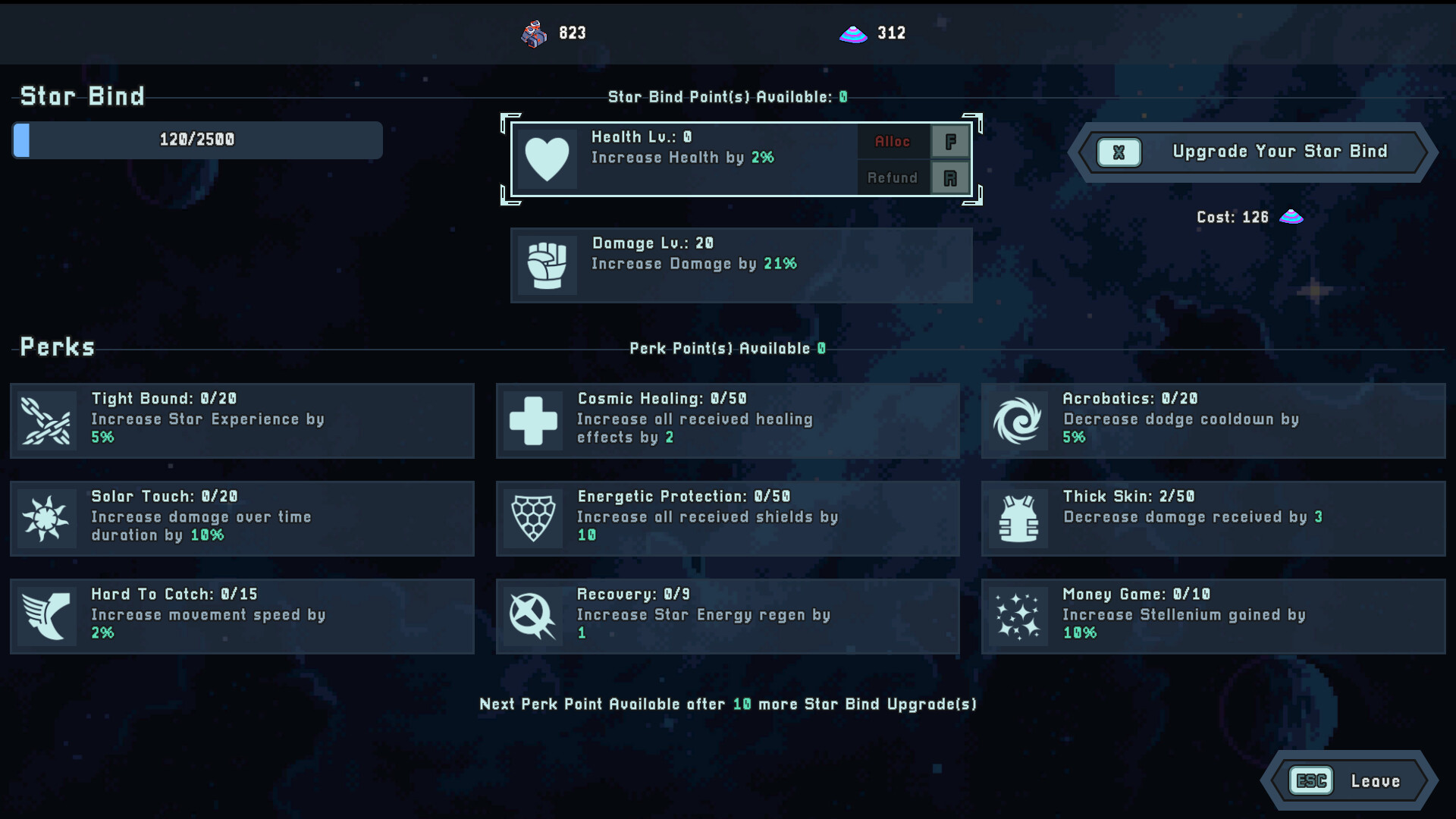Click the sparkles icon for Money Game perk

coord(1018,616)
